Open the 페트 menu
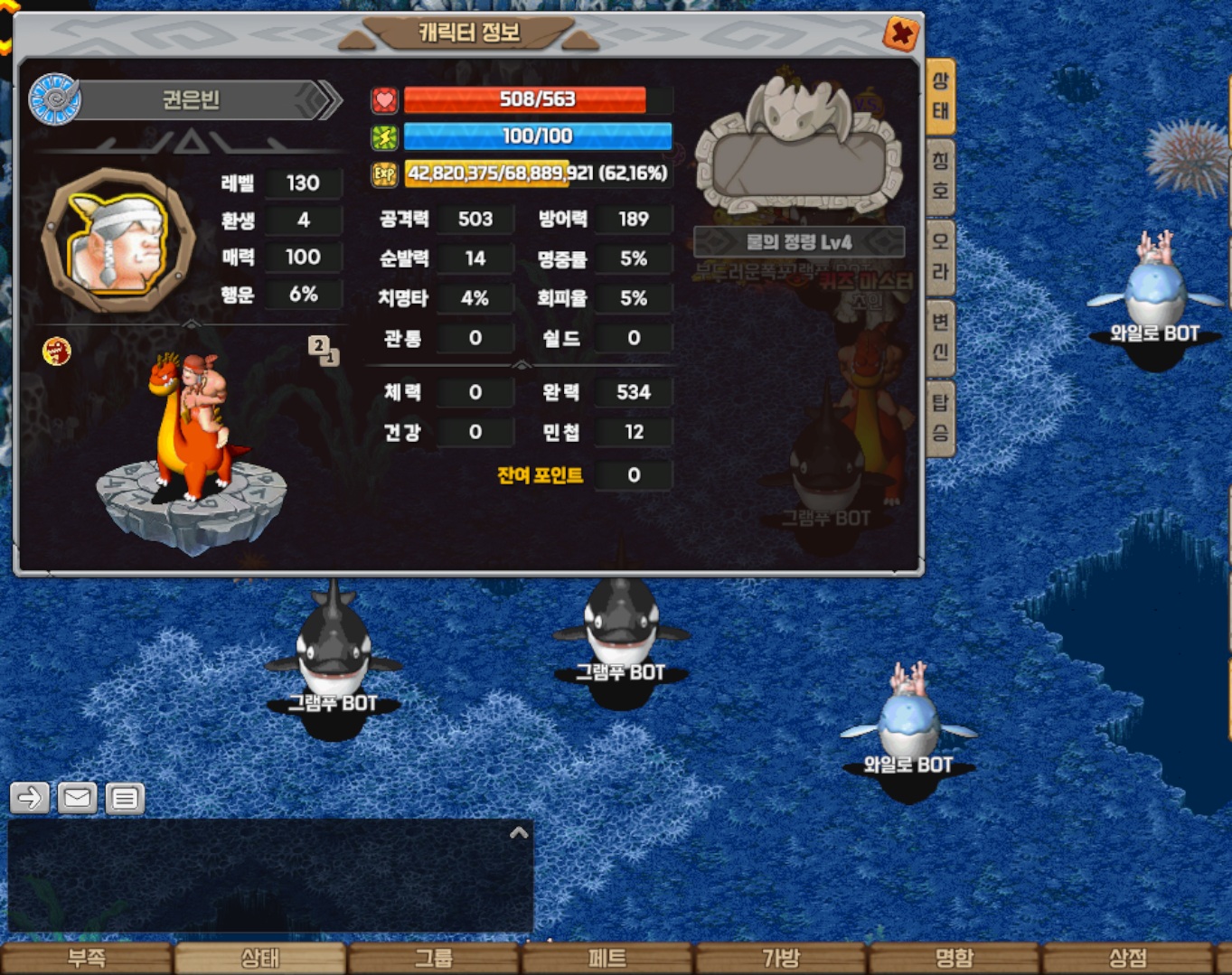This screenshot has height=975, width=1232. click(x=607, y=958)
